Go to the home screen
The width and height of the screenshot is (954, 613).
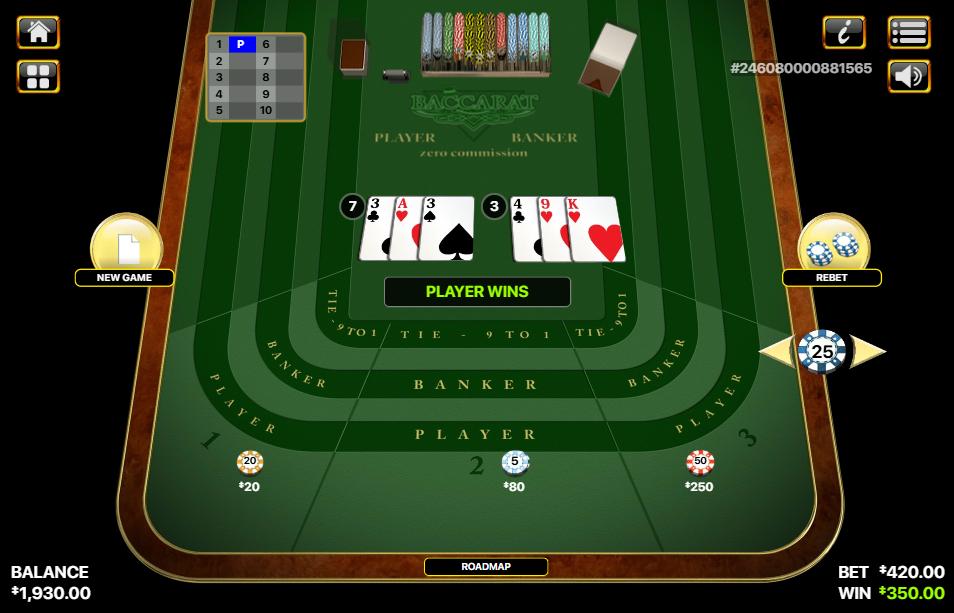tap(38, 32)
